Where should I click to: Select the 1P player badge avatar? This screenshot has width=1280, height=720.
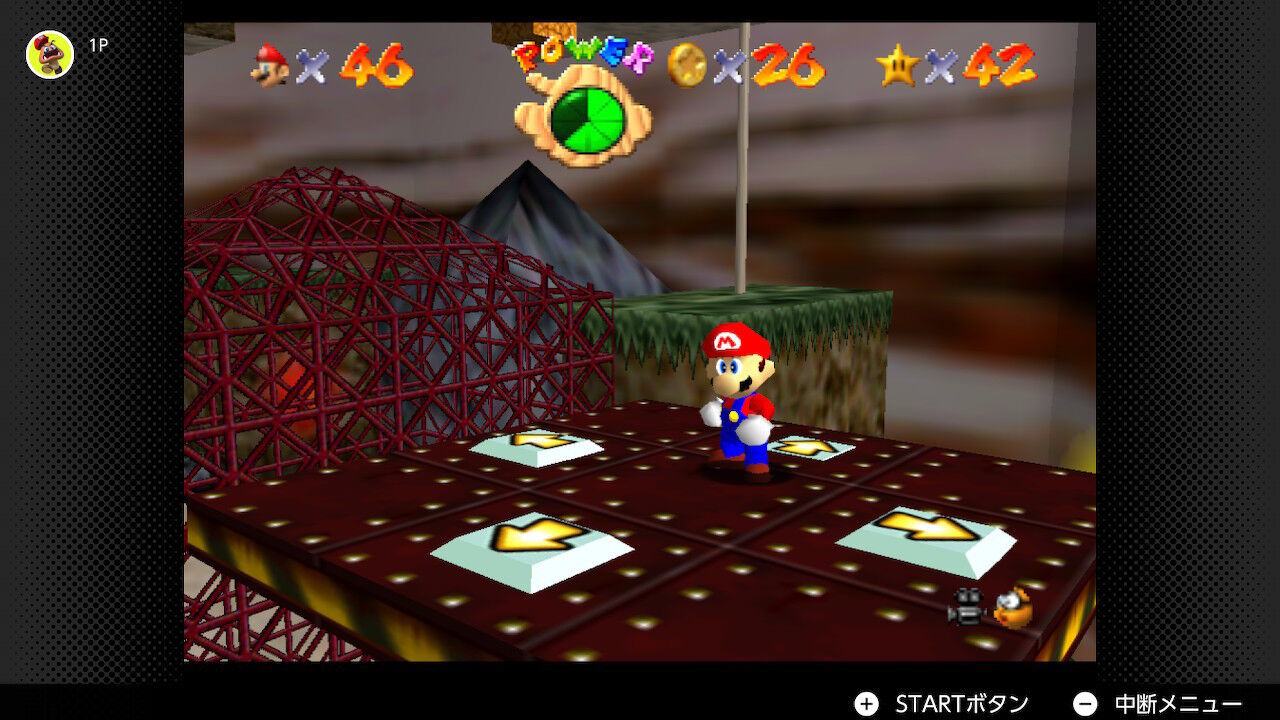pyautogui.click(x=48, y=55)
